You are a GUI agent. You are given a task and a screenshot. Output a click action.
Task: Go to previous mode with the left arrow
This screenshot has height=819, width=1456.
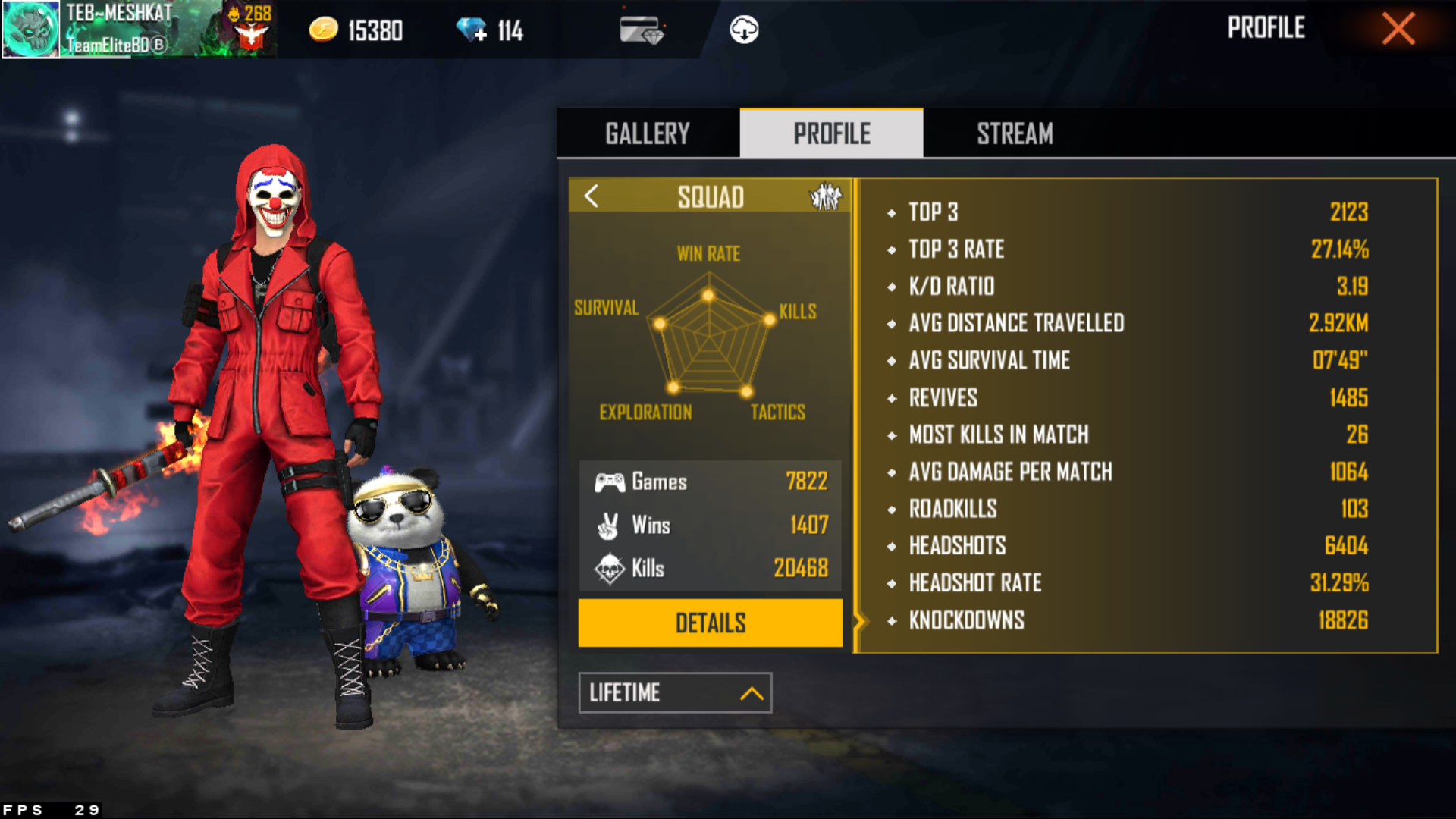591,196
